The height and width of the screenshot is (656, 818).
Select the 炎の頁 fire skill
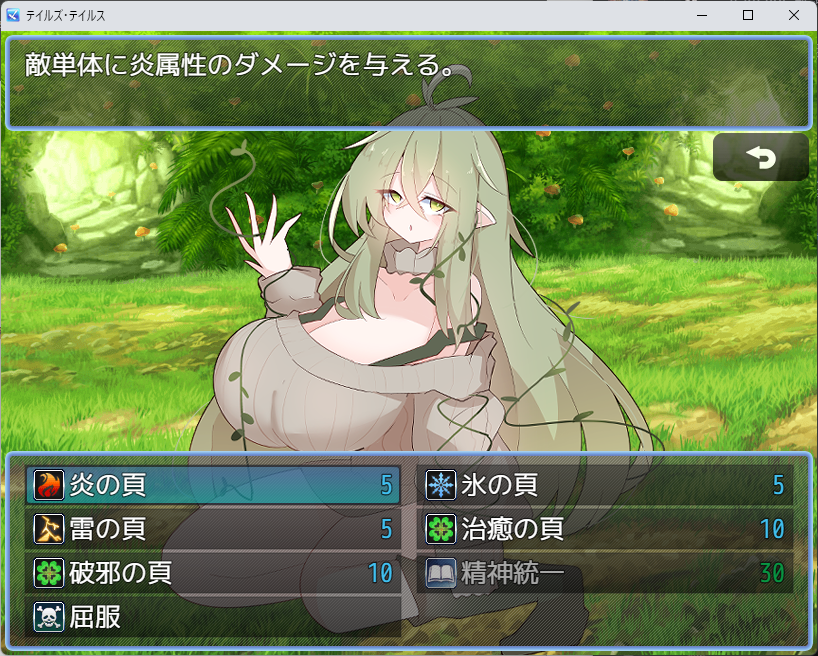click(213, 485)
